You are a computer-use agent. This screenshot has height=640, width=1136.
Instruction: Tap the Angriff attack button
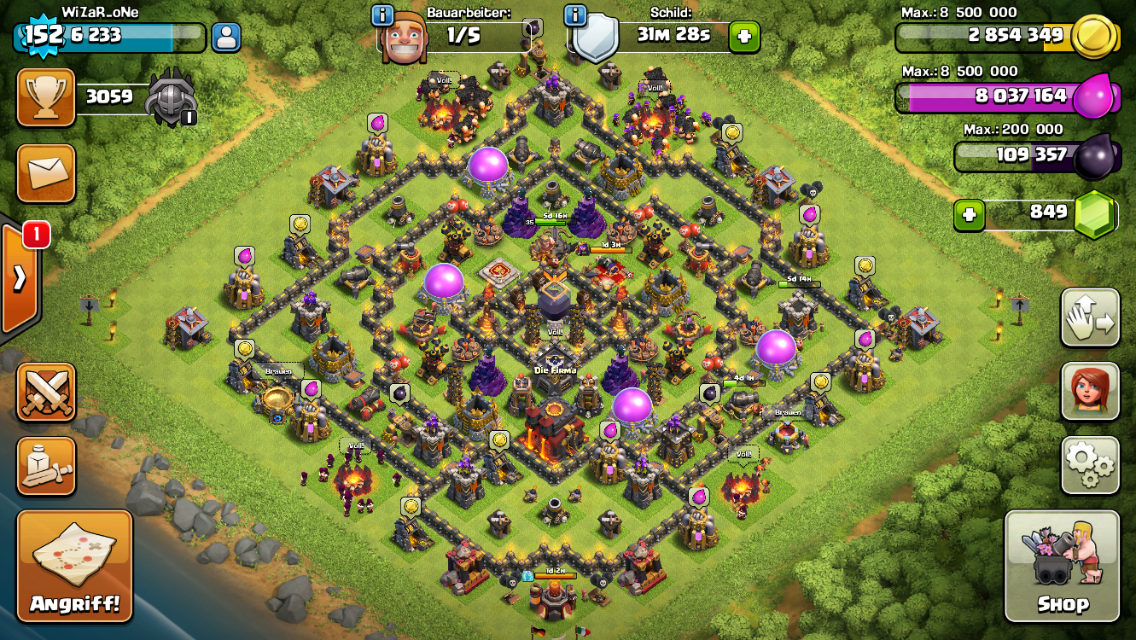point(75,566)
